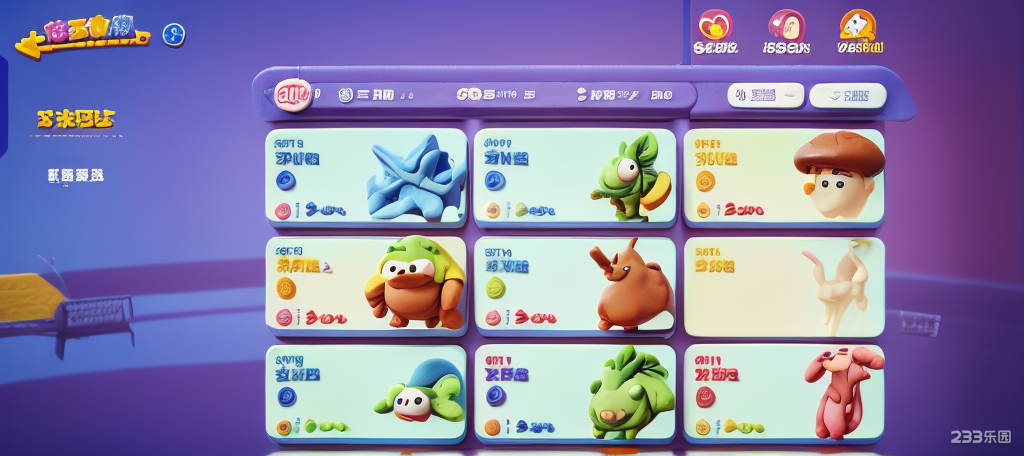
Task: Click the left white pill button on the bar
Action: coord(765,95)
